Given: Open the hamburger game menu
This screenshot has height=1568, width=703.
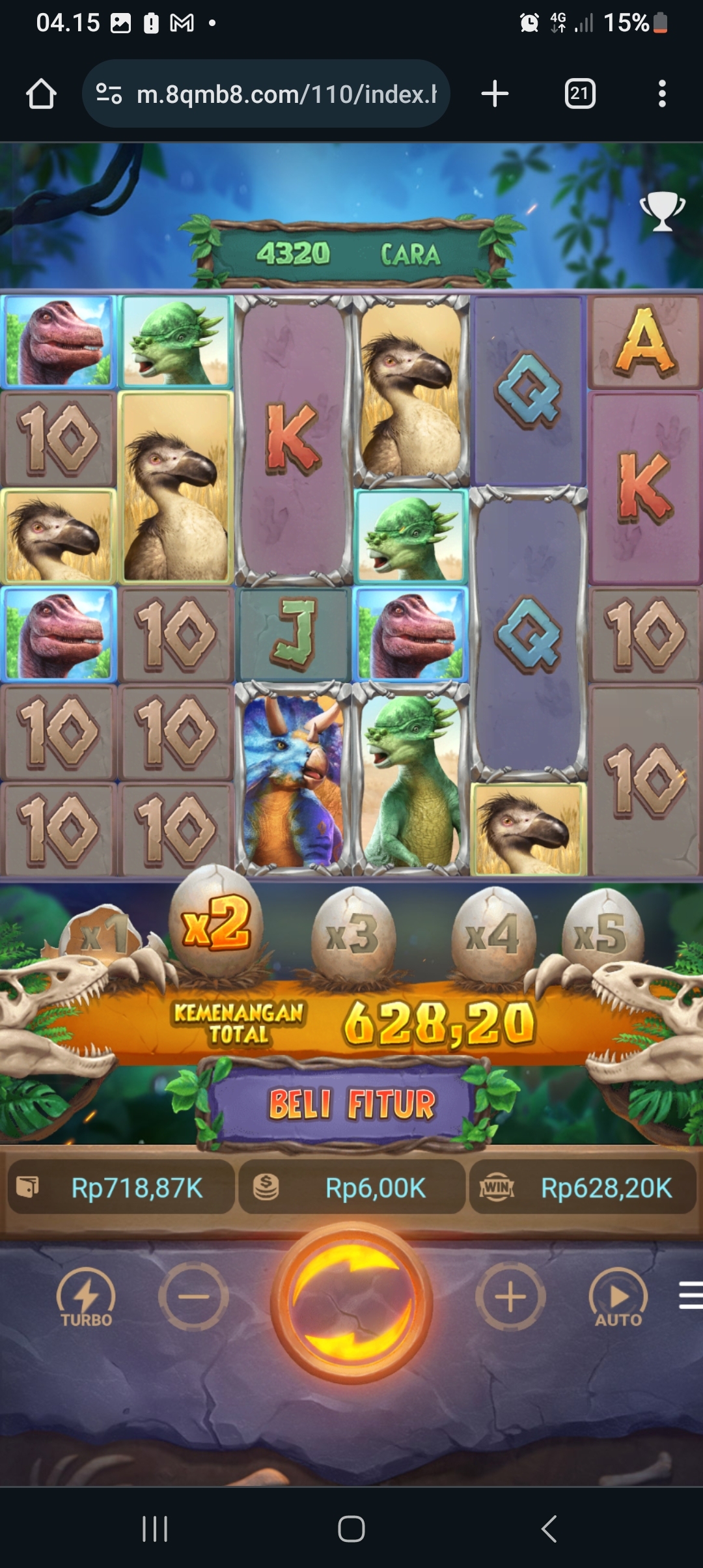Looking at the screenshot, I should click(x=690, y=1295).
